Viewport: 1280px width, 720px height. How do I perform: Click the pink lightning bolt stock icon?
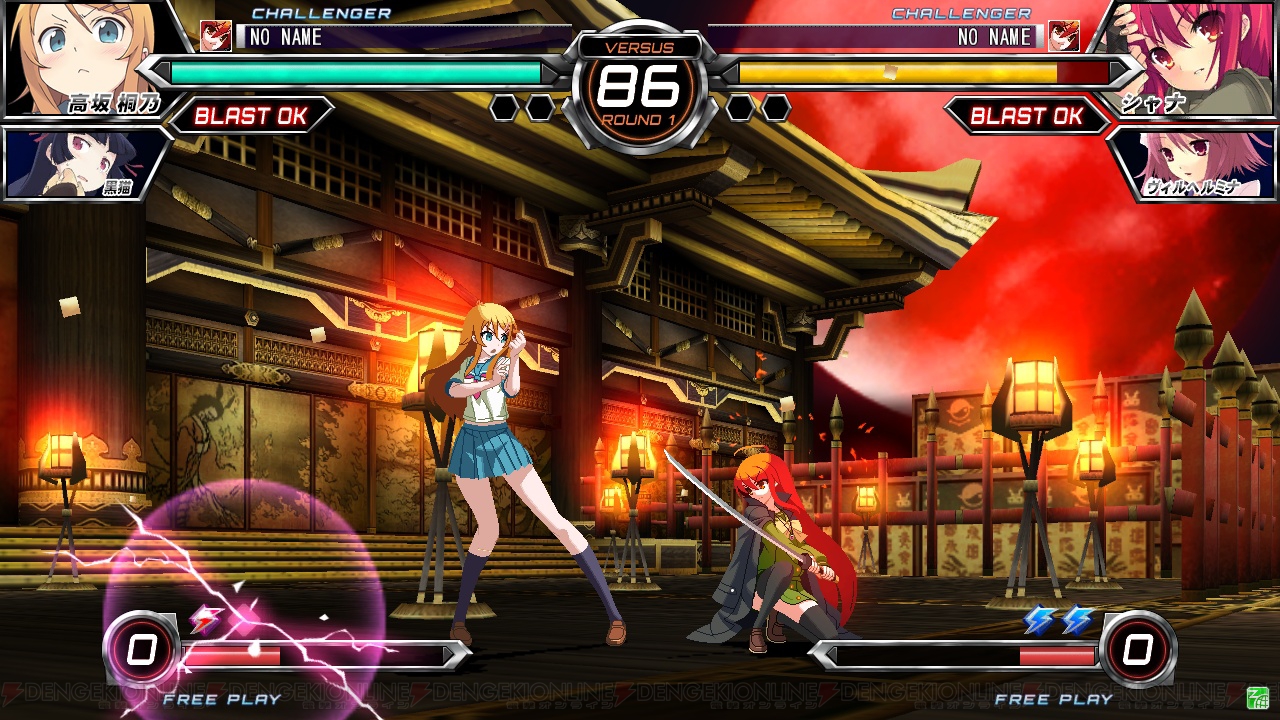coord(207,621)
